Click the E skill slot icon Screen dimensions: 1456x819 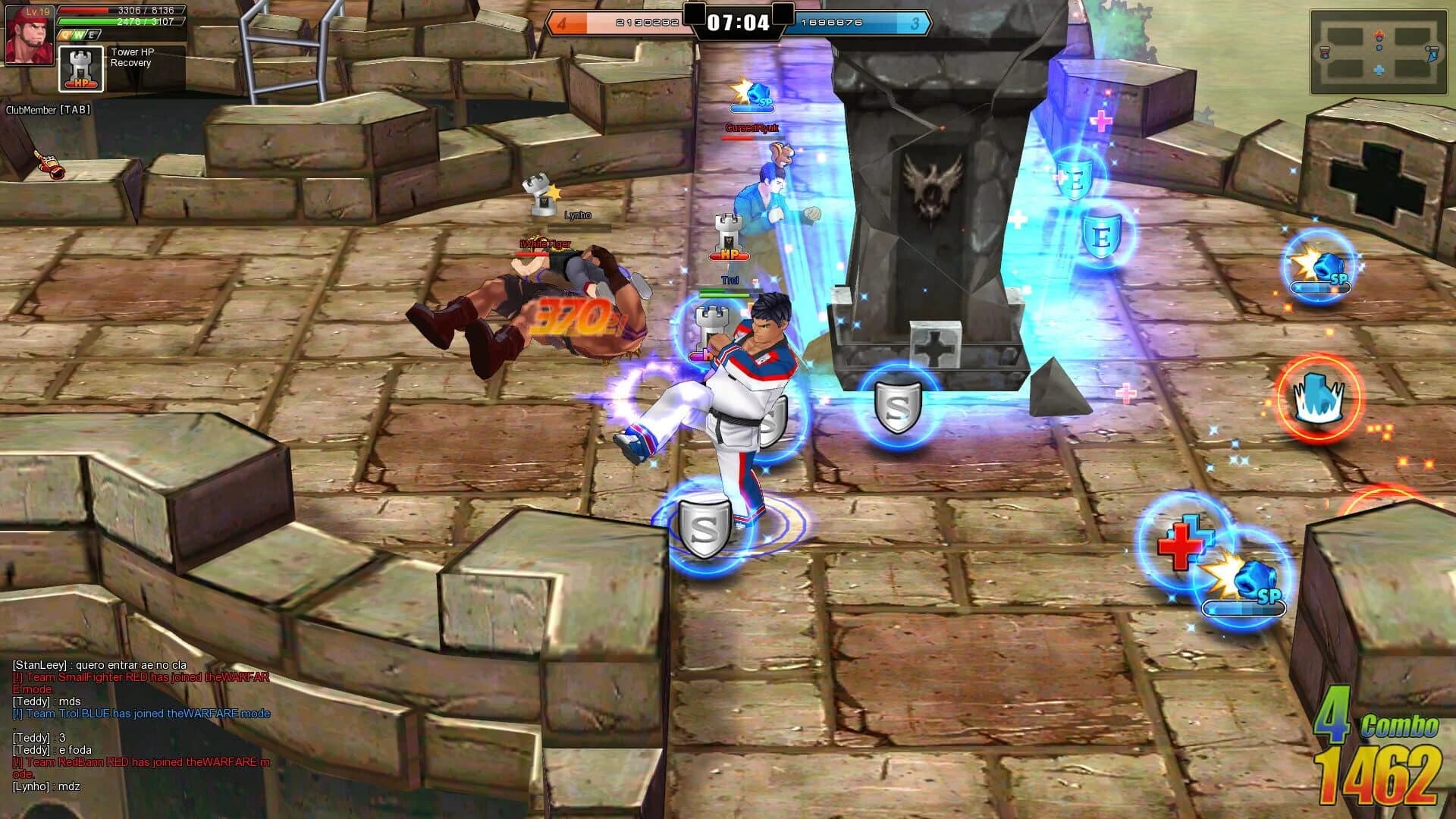[x=91, y=35]
